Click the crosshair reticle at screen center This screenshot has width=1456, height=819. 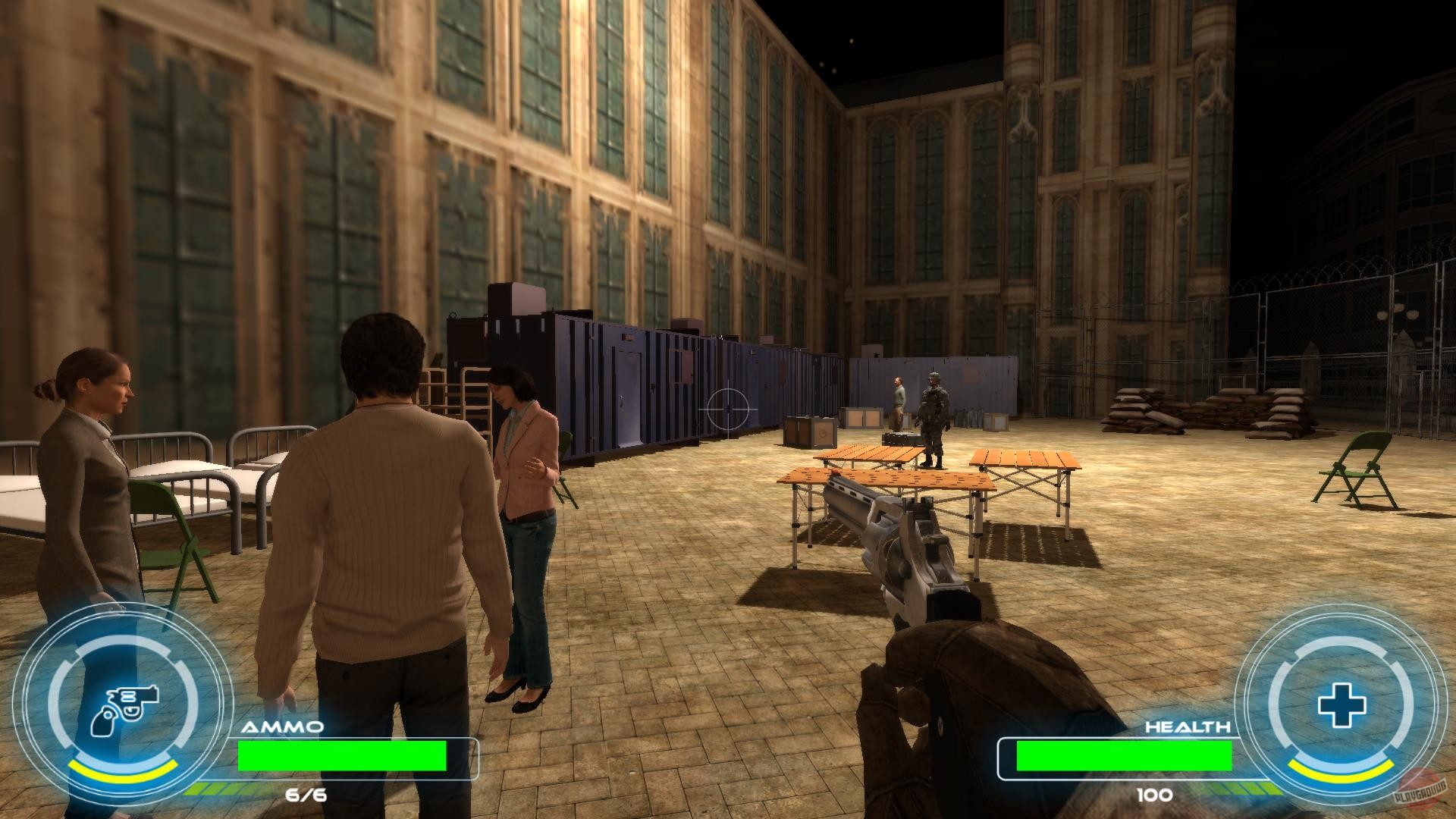tap(729, 410)
